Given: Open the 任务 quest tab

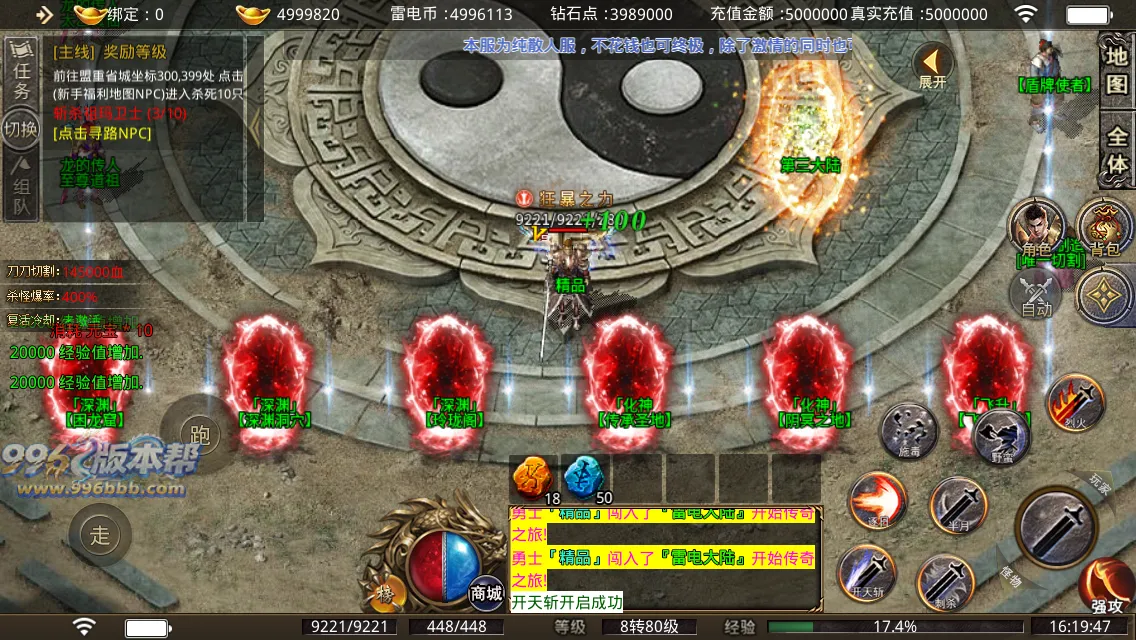Looking at the screenshot, I should click(21, 76).
